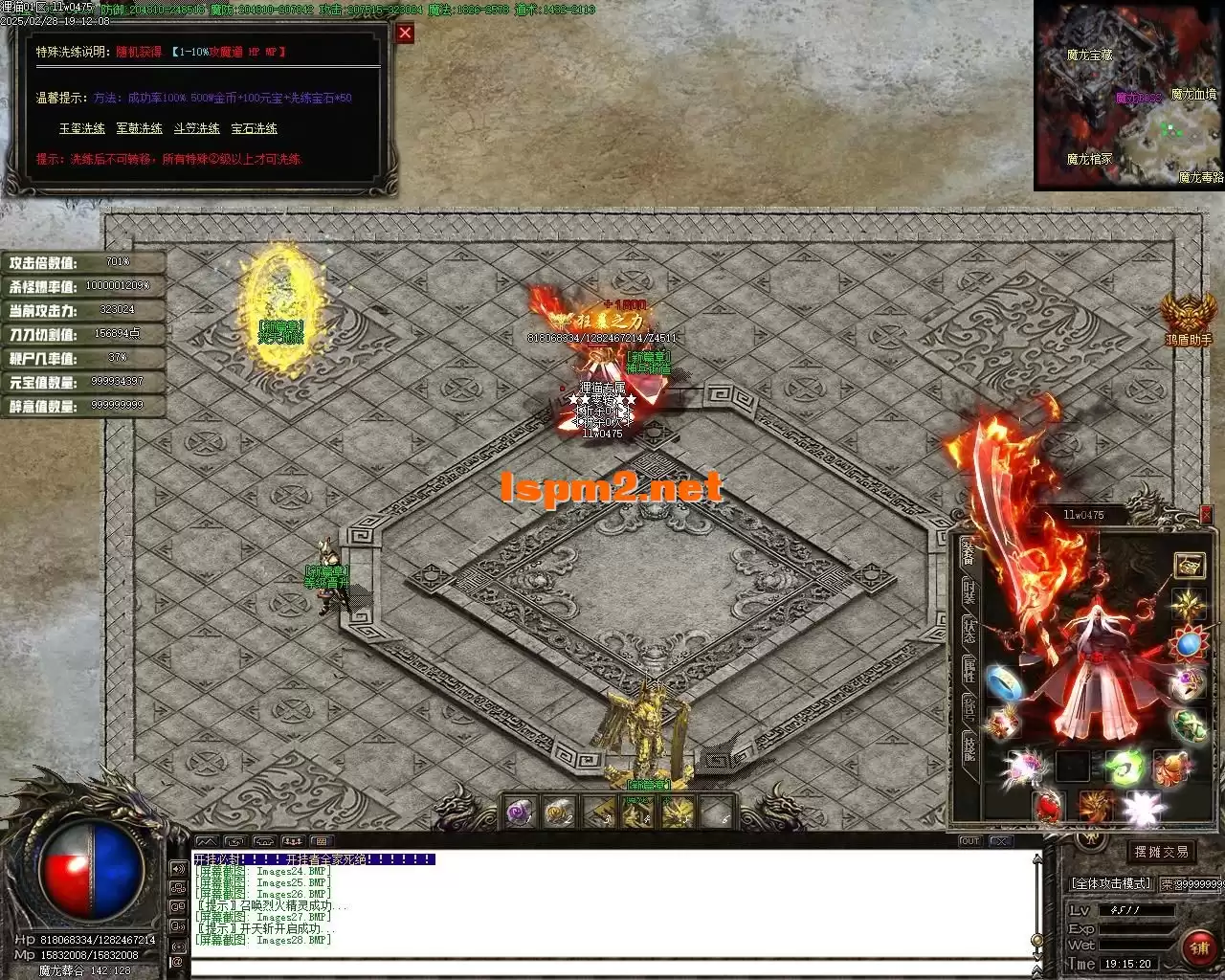Image resolution: width=1225 pixels, height=980 pixels.
Task: Choose the 宝石洗练 refinement option
Action: 254,128
